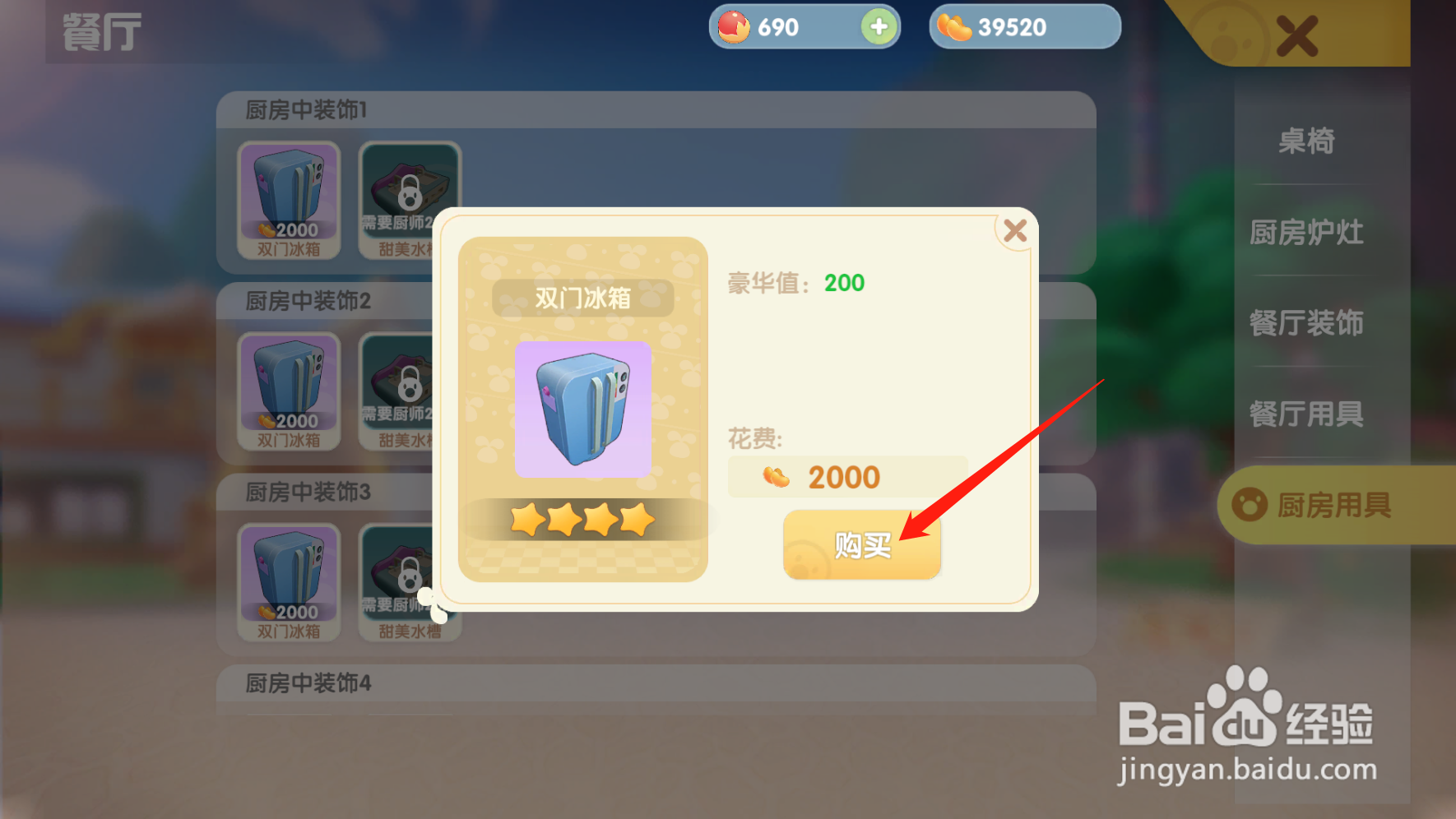Click the fridge preview thumbnail
The height and width of the screenshot is (819, 1456).
pos(583,409)
